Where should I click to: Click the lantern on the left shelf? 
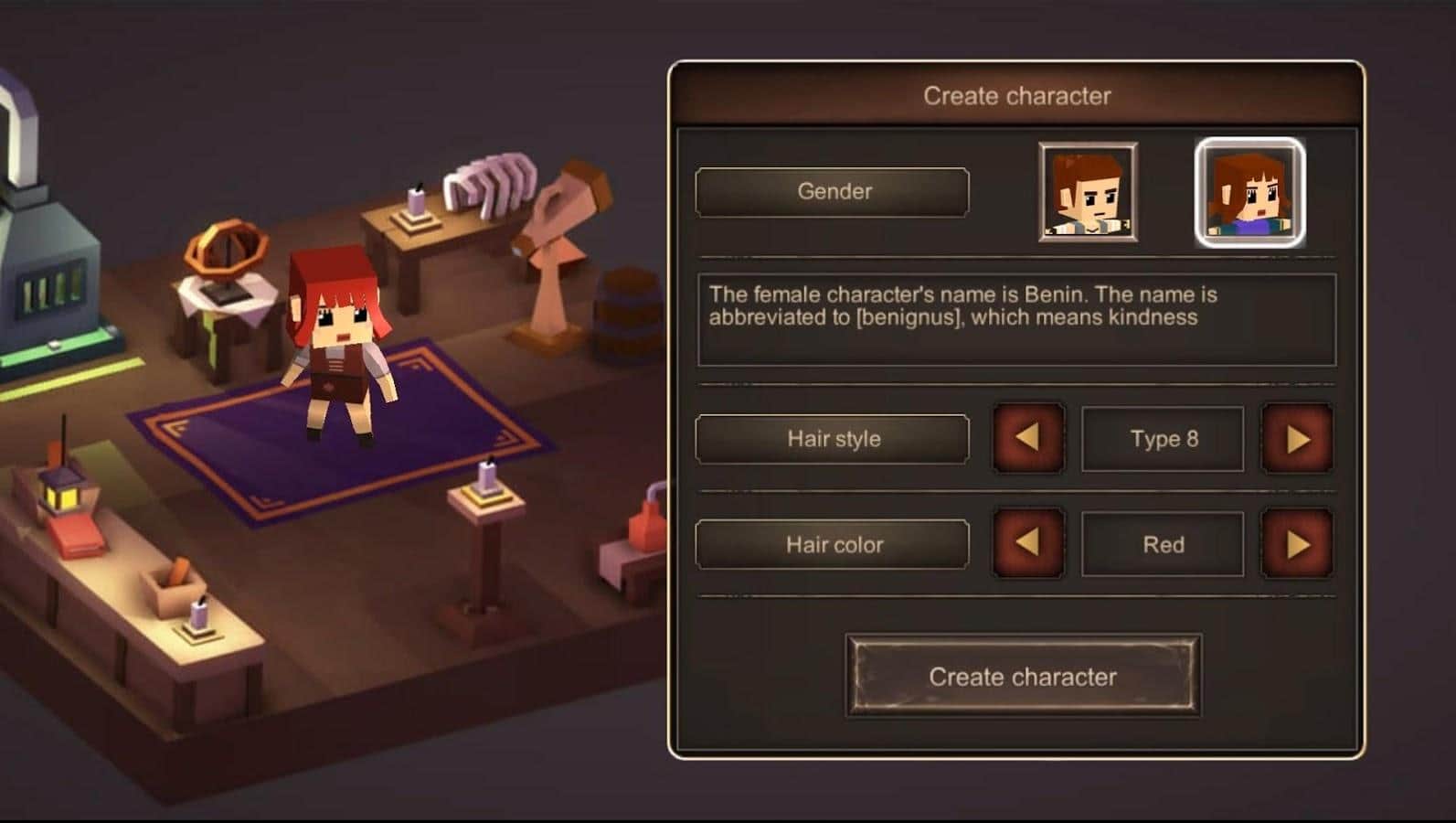(x=64, y=489)
